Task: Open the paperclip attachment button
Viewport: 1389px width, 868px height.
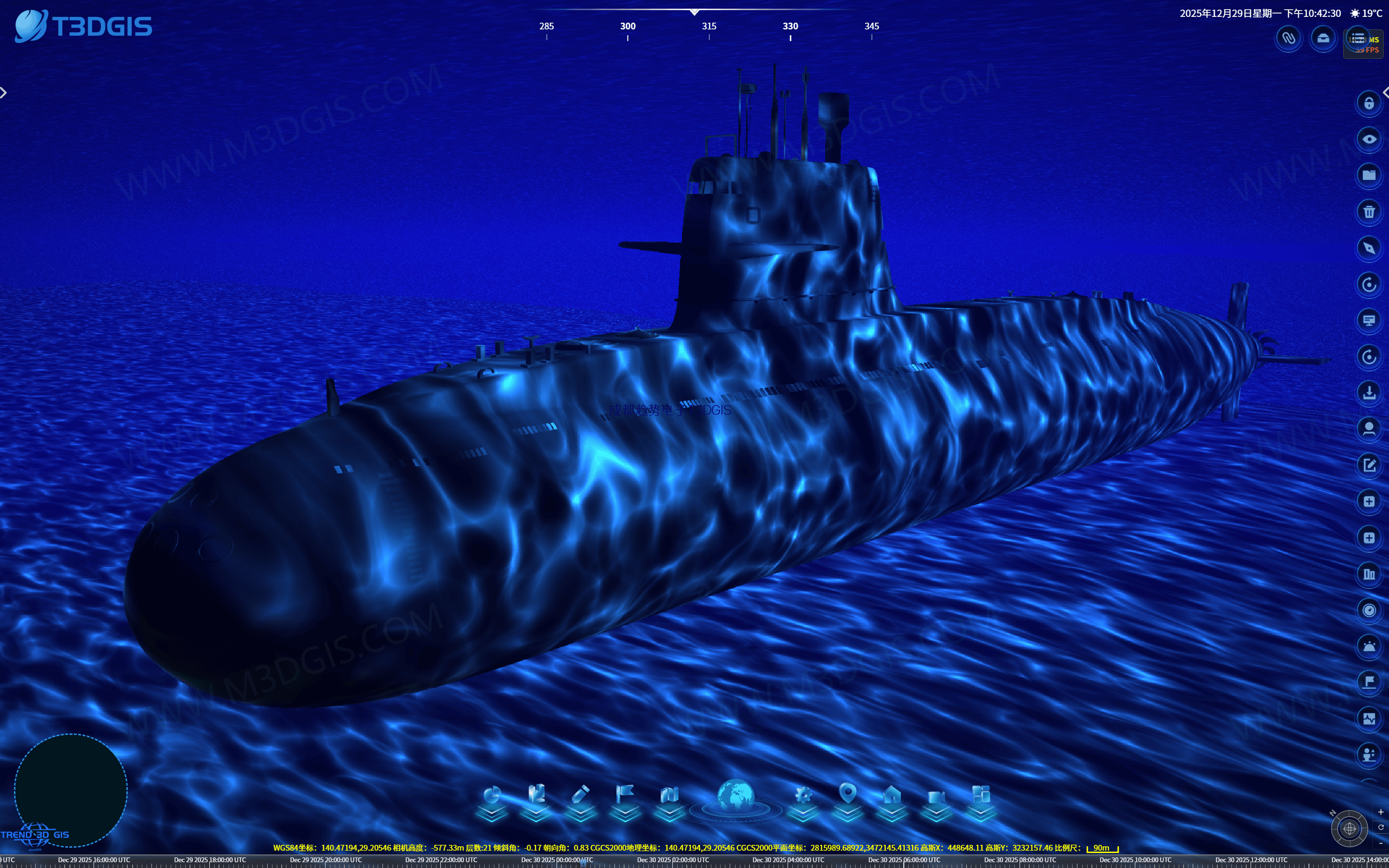Action: pyautogui.click(x=1289, y=39)
